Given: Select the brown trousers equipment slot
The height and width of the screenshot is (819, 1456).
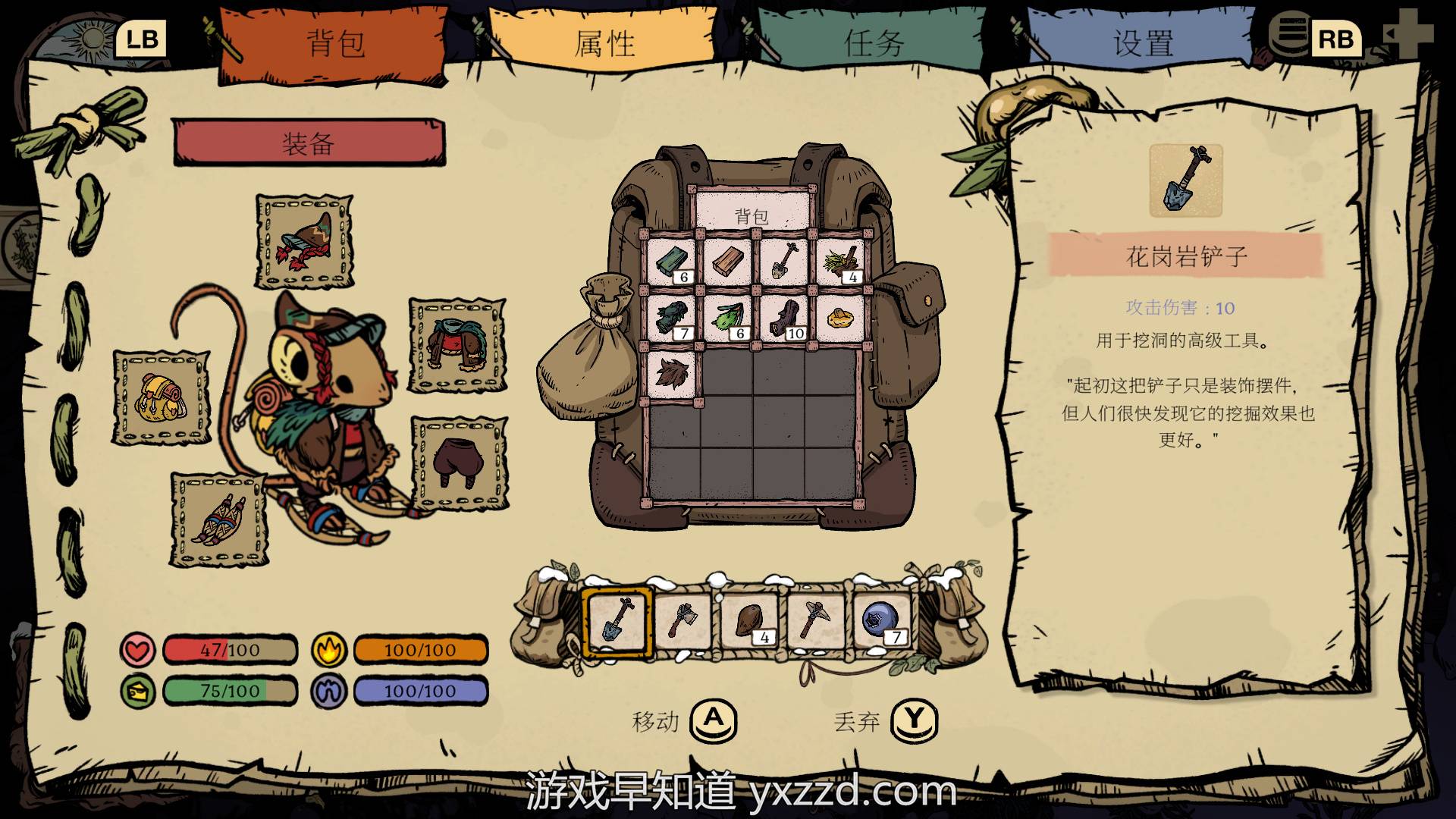Looking at the screenshot, I should click(459, 463).
